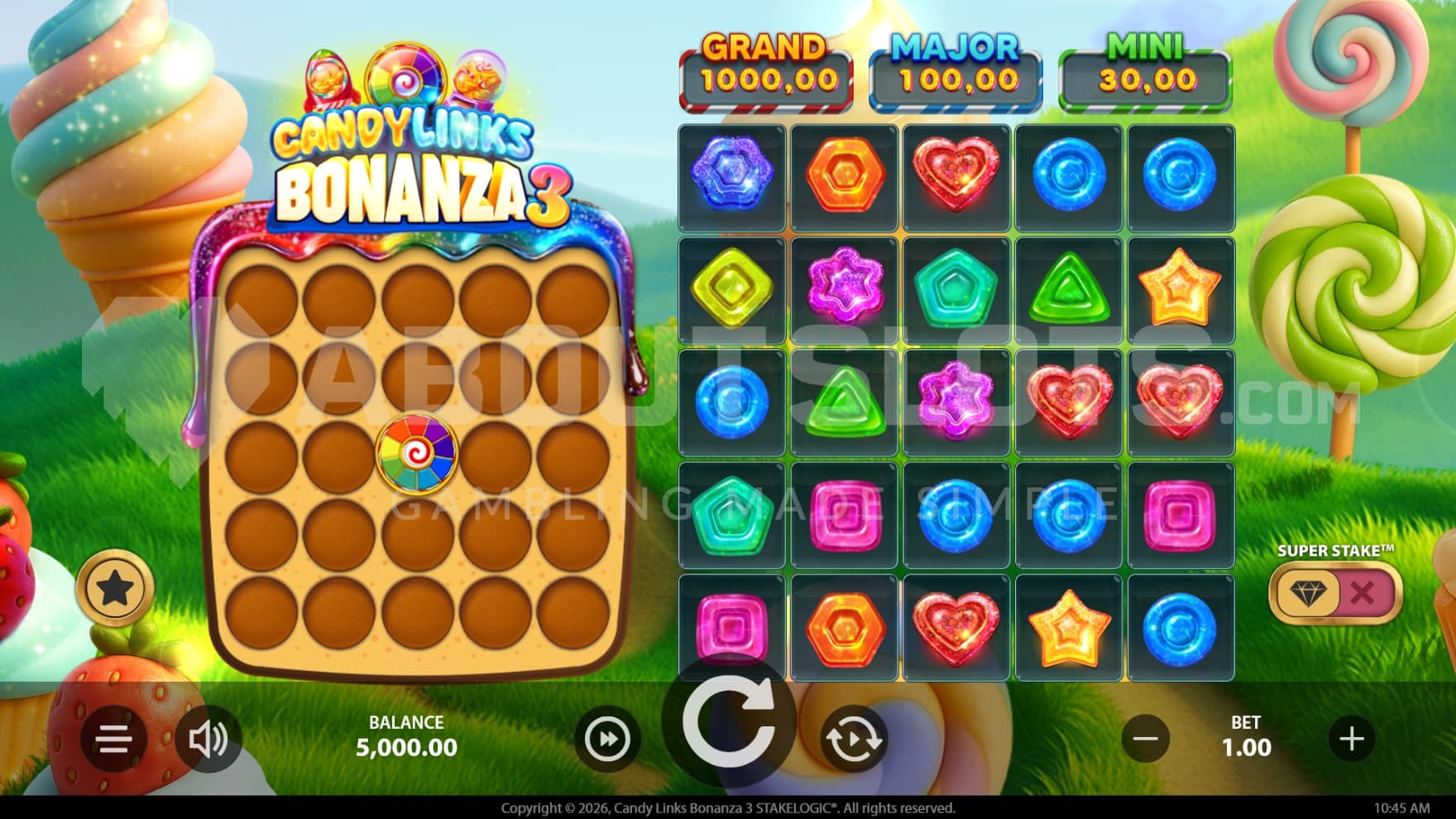Decrease the bet with the minus button

point(1146,739)
